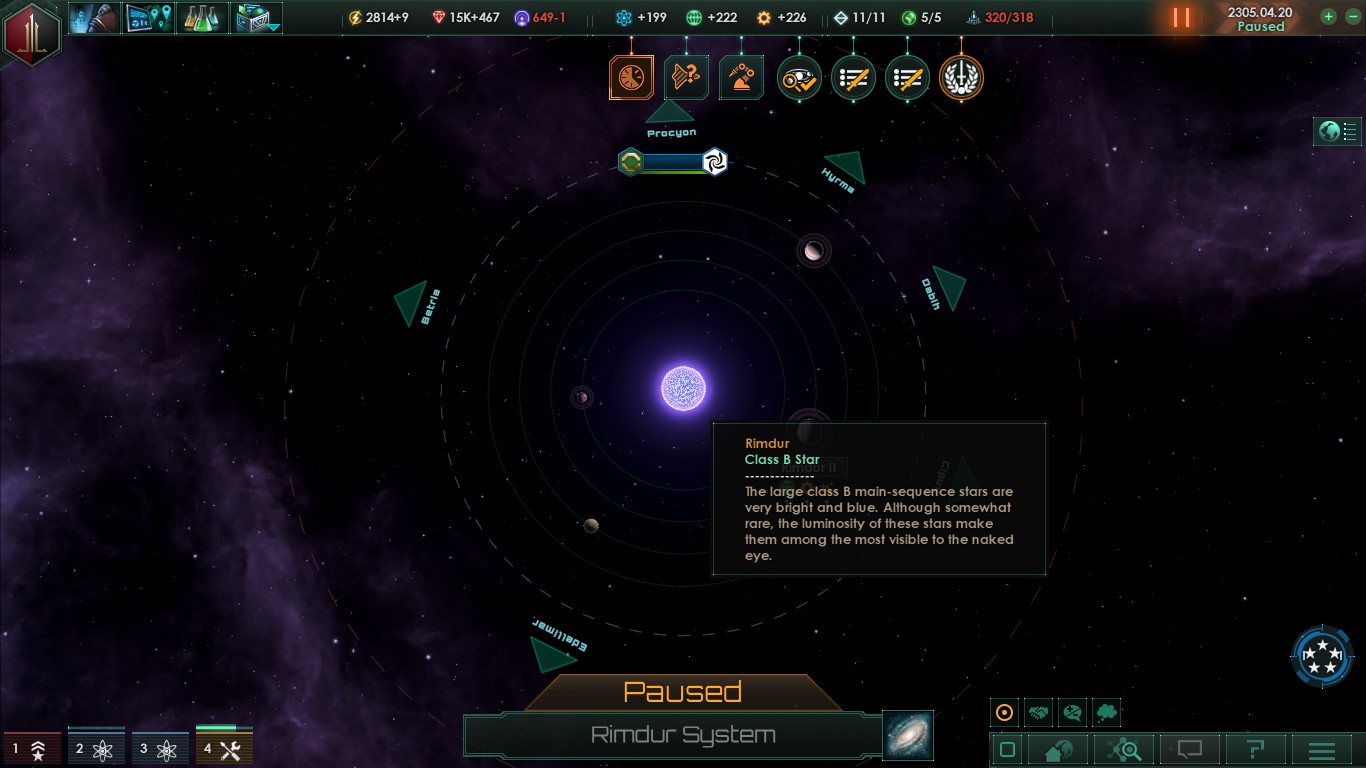1366x768 pixels.
Task: Click the Procyon hyperlane arrow
Action: click(x=670, y=112)
